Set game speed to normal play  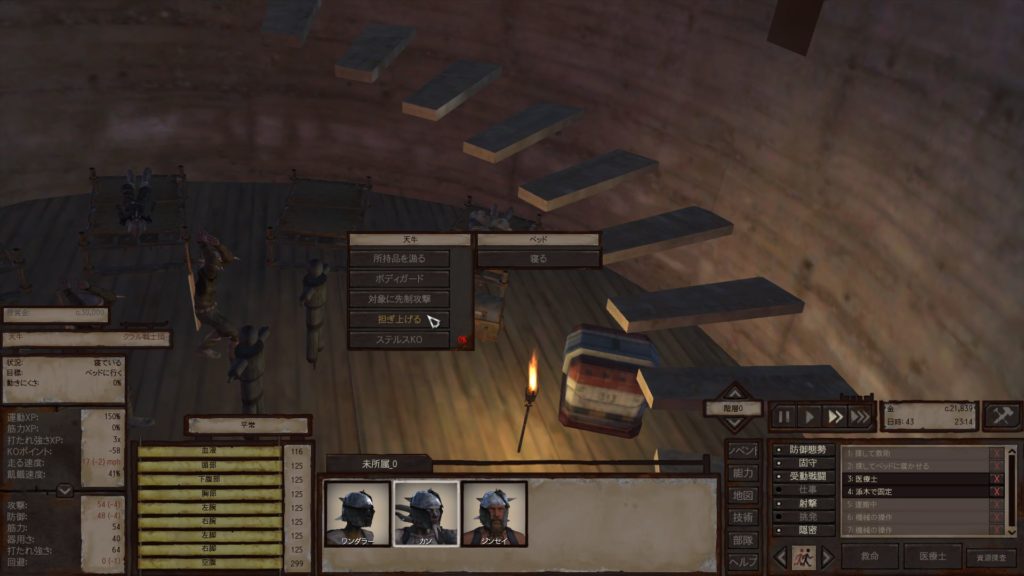809,416
